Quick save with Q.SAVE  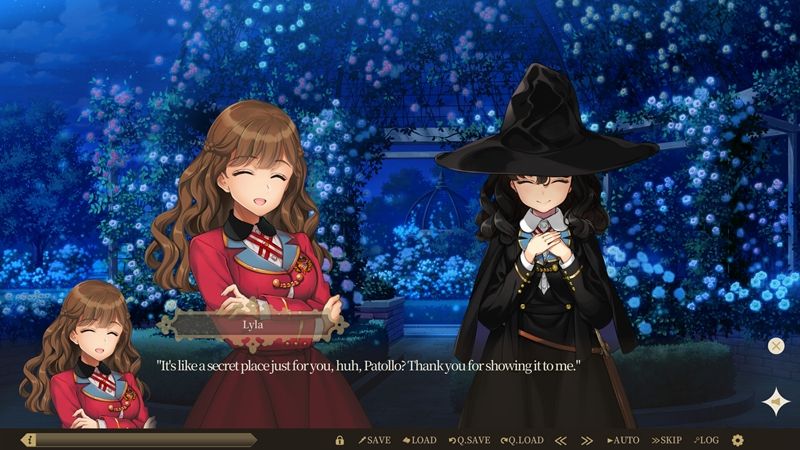469,440
